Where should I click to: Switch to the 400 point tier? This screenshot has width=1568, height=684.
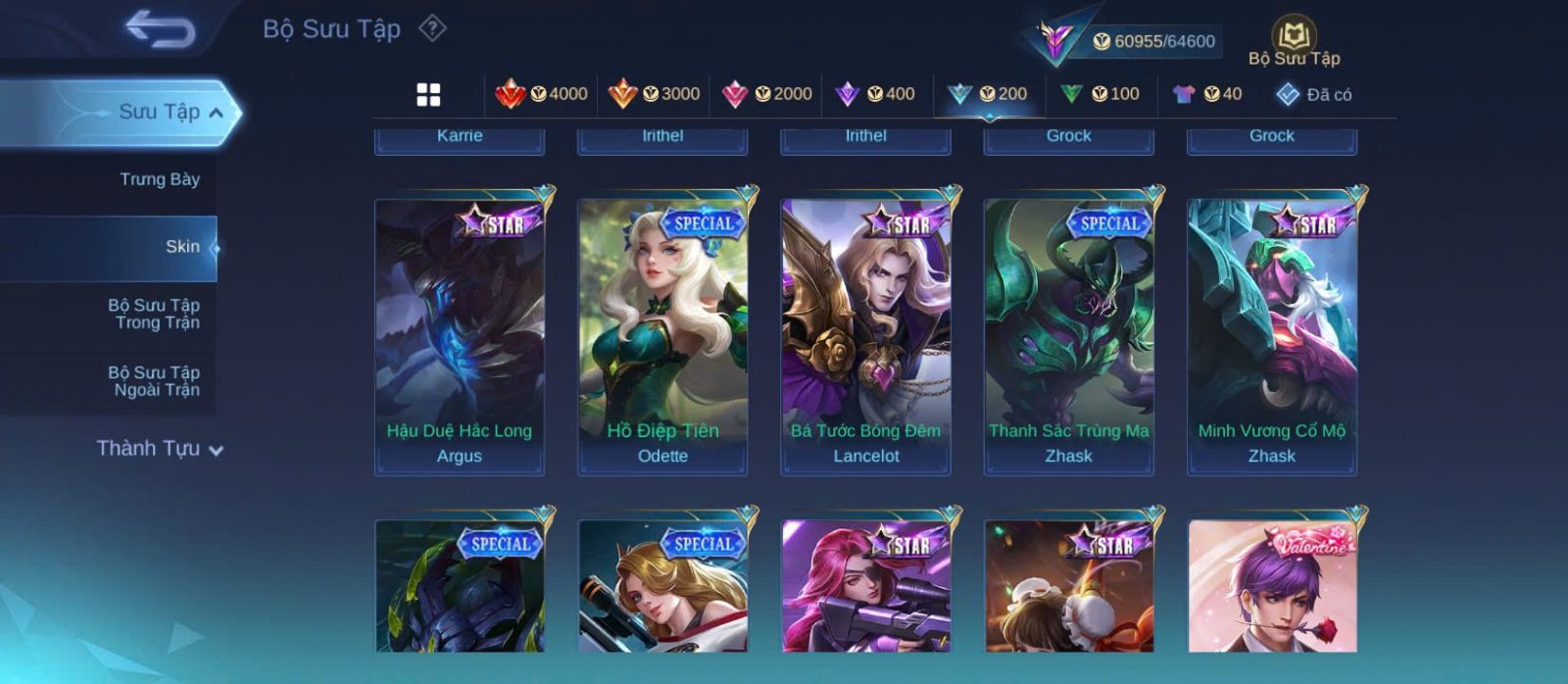click(874, 94)
